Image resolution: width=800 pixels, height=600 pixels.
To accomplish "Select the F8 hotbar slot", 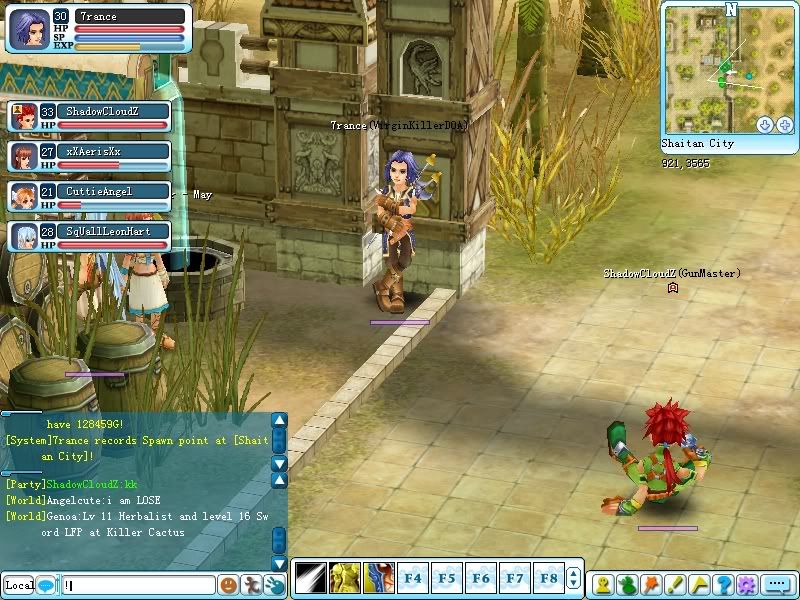I will pos(548,578).
